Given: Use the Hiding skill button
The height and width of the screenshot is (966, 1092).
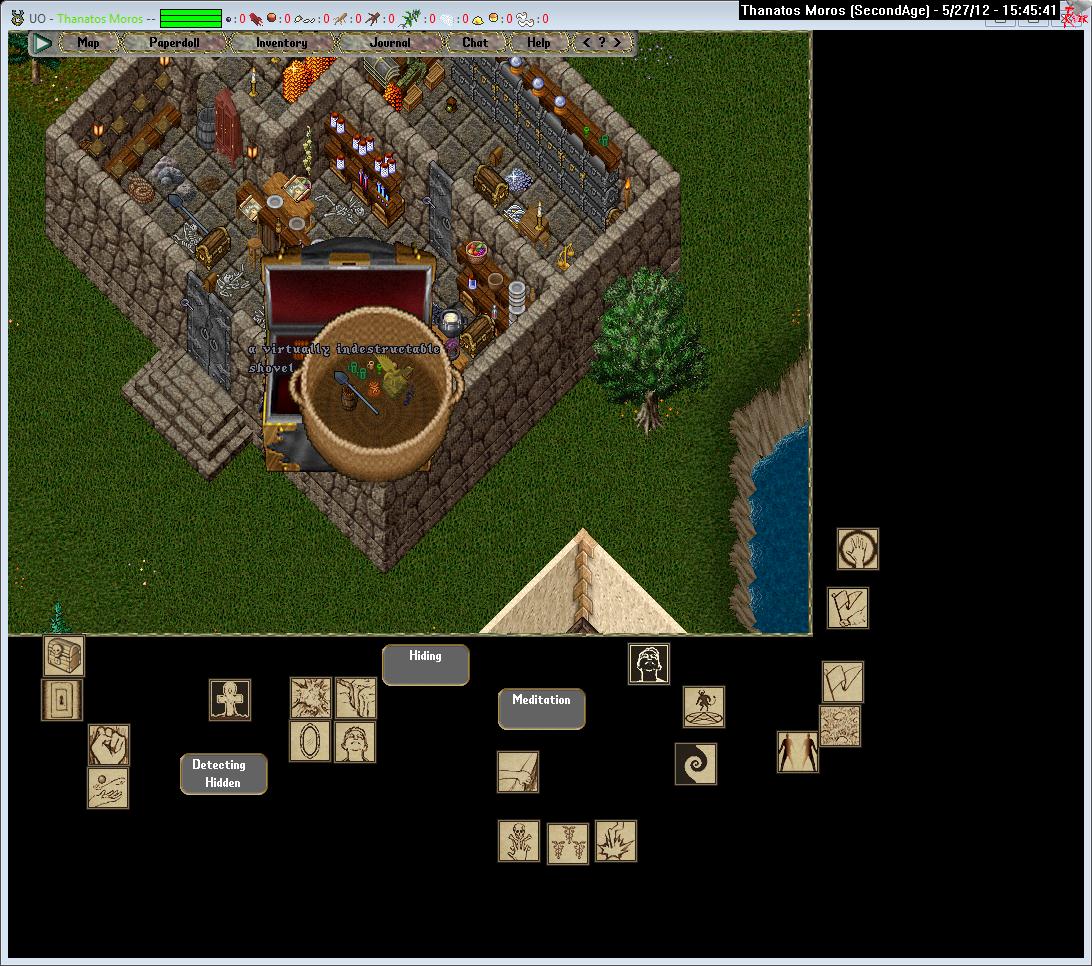Looking at the screenshot, I should point(425,665).
